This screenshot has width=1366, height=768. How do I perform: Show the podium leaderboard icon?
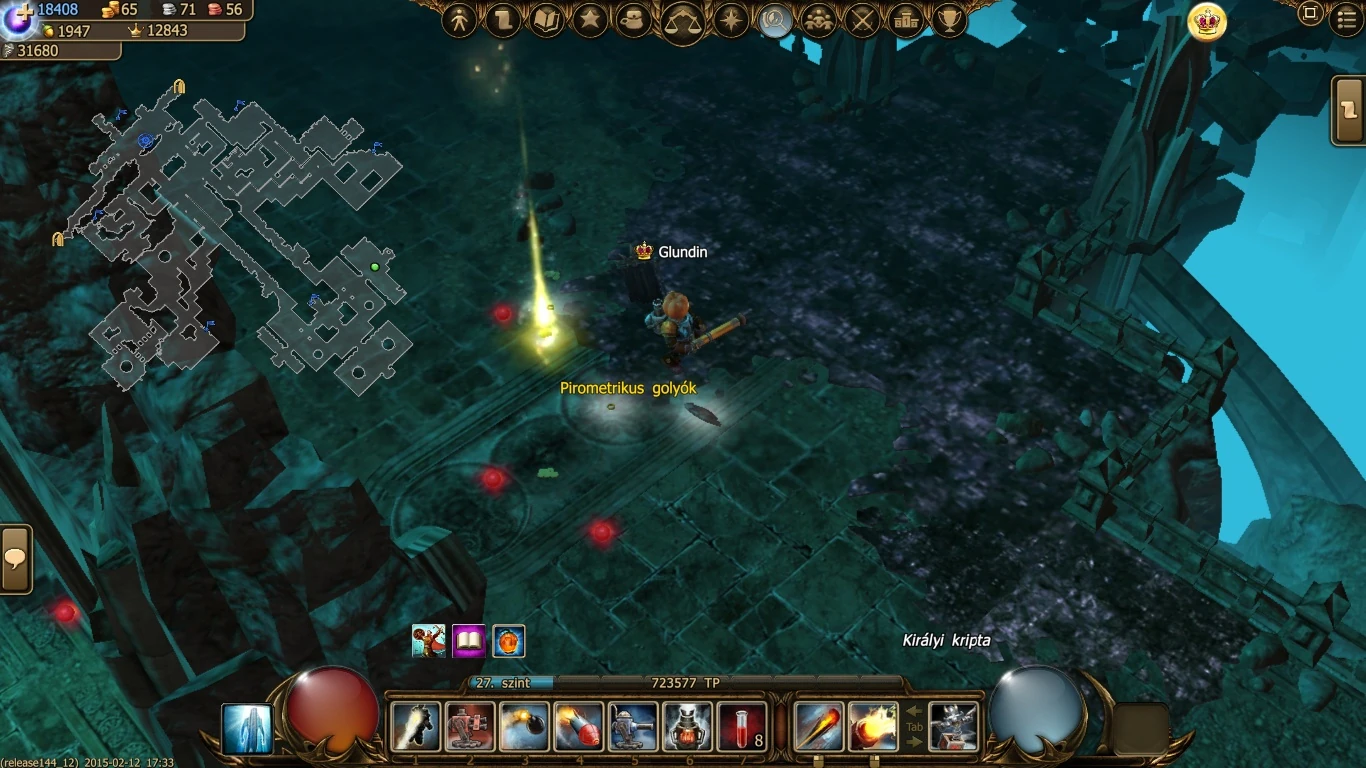906,21
